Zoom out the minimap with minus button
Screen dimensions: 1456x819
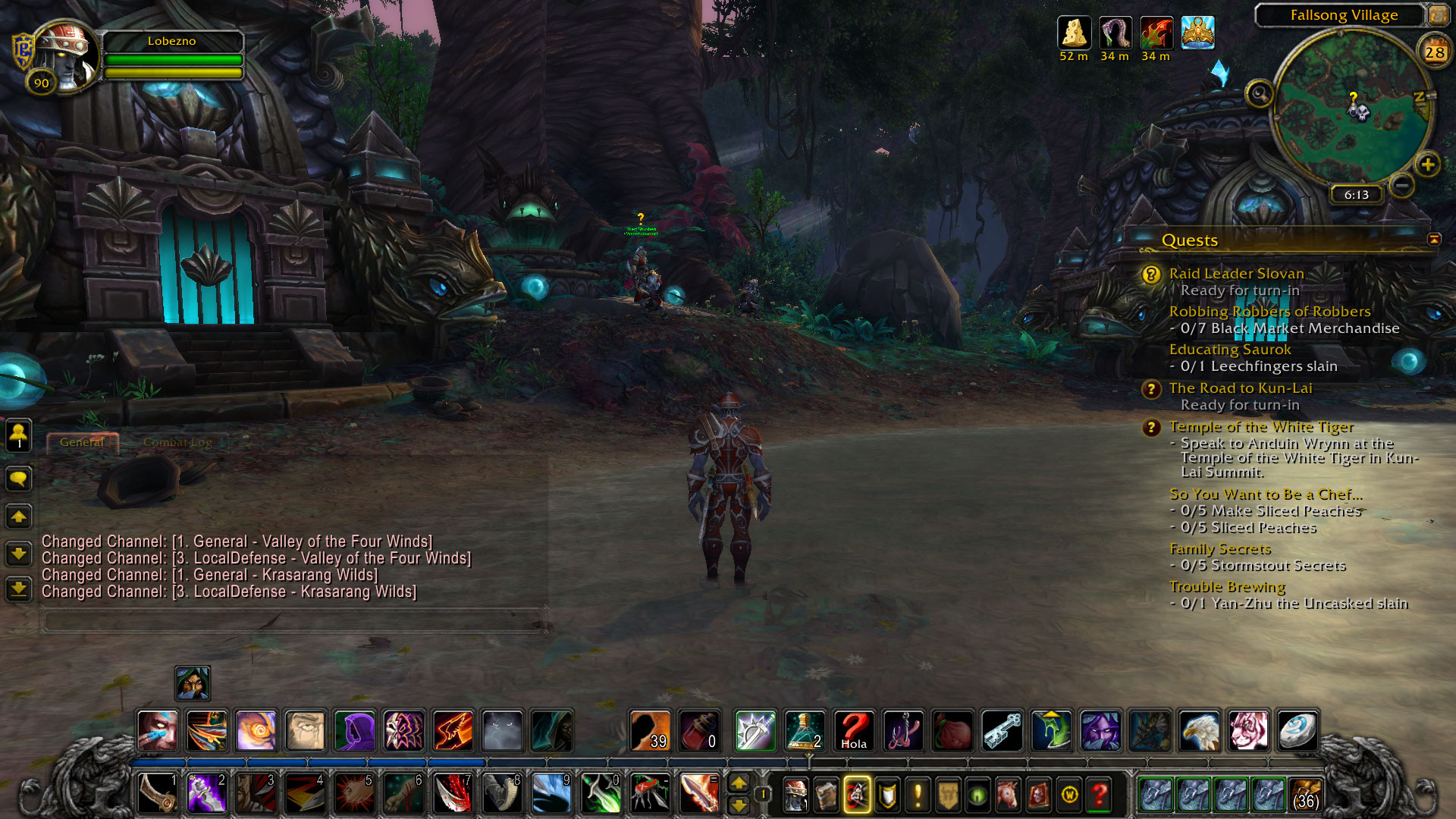pyautogui.click(x=1402, y=184)
